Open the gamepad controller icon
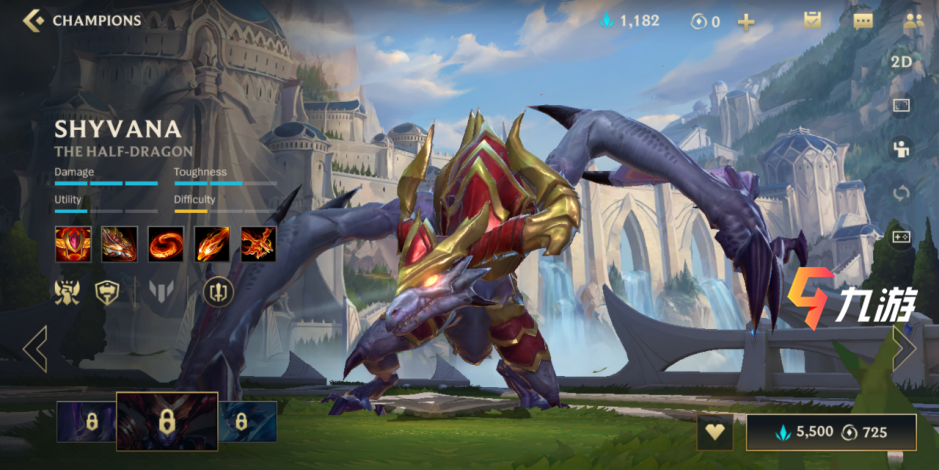The width and height of the screenshot is (939, 470). pyautogui.click(x=901, y=237)
